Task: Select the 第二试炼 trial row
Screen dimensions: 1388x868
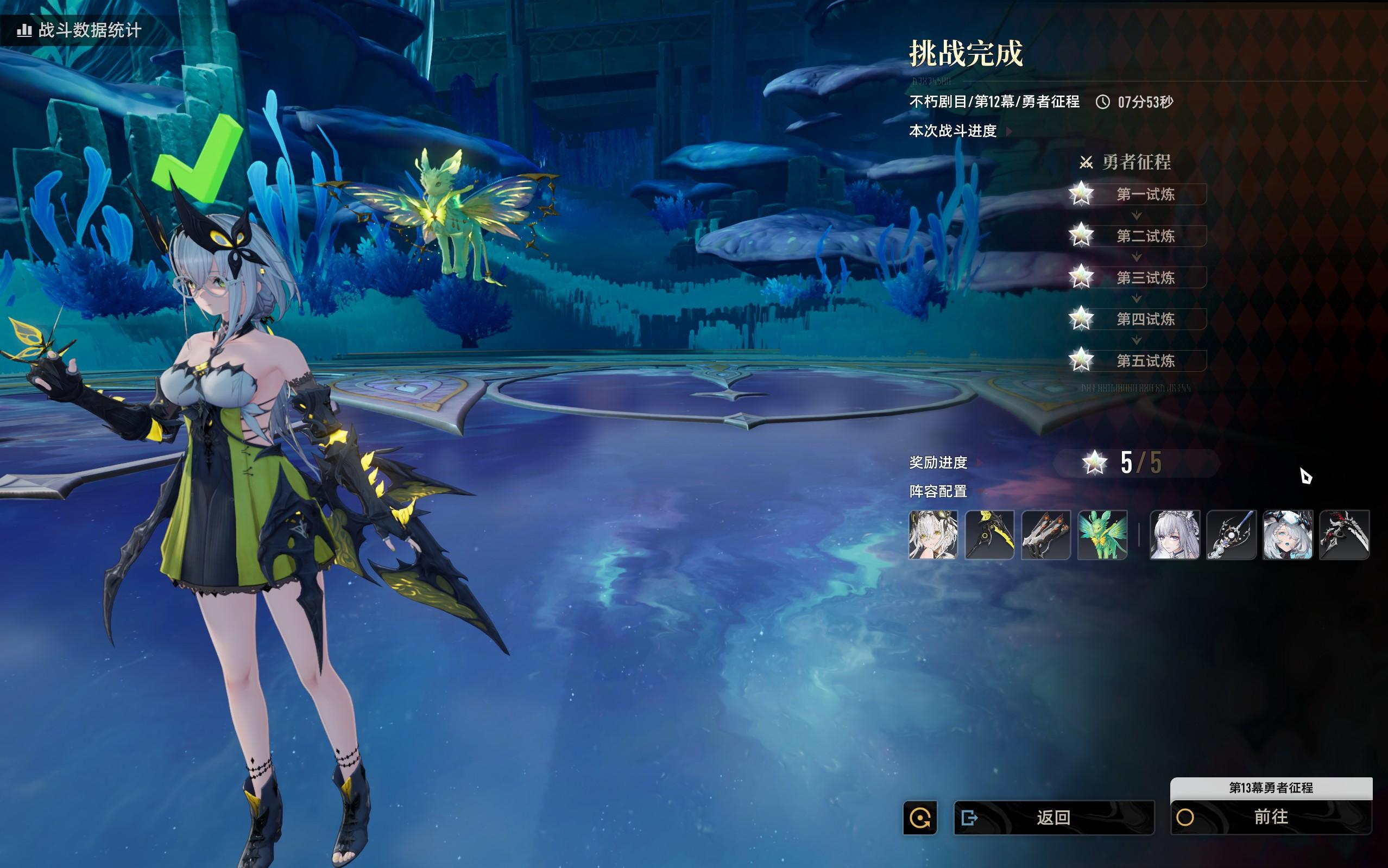Action: (x=1145, y=236)
